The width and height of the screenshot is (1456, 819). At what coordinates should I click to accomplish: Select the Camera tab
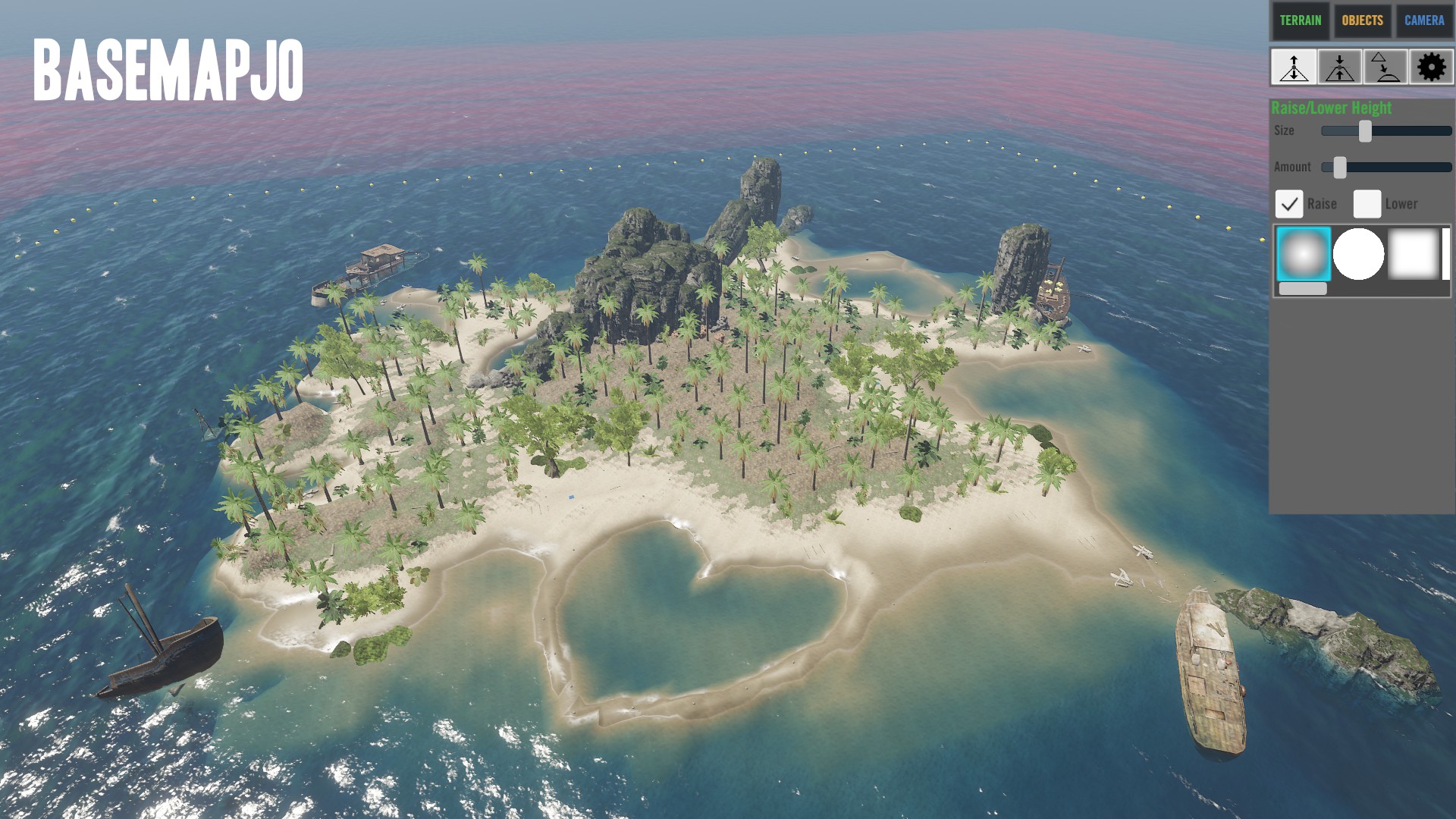coord(1424,20)
